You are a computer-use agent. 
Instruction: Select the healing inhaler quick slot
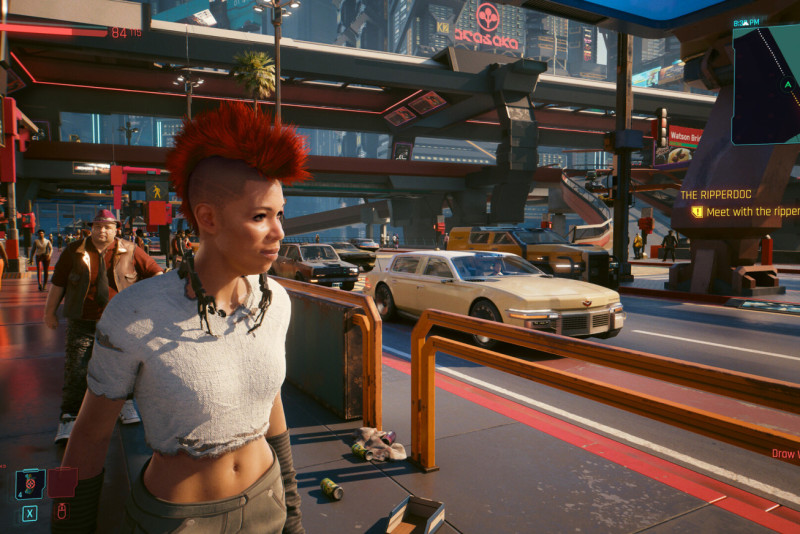30,484
